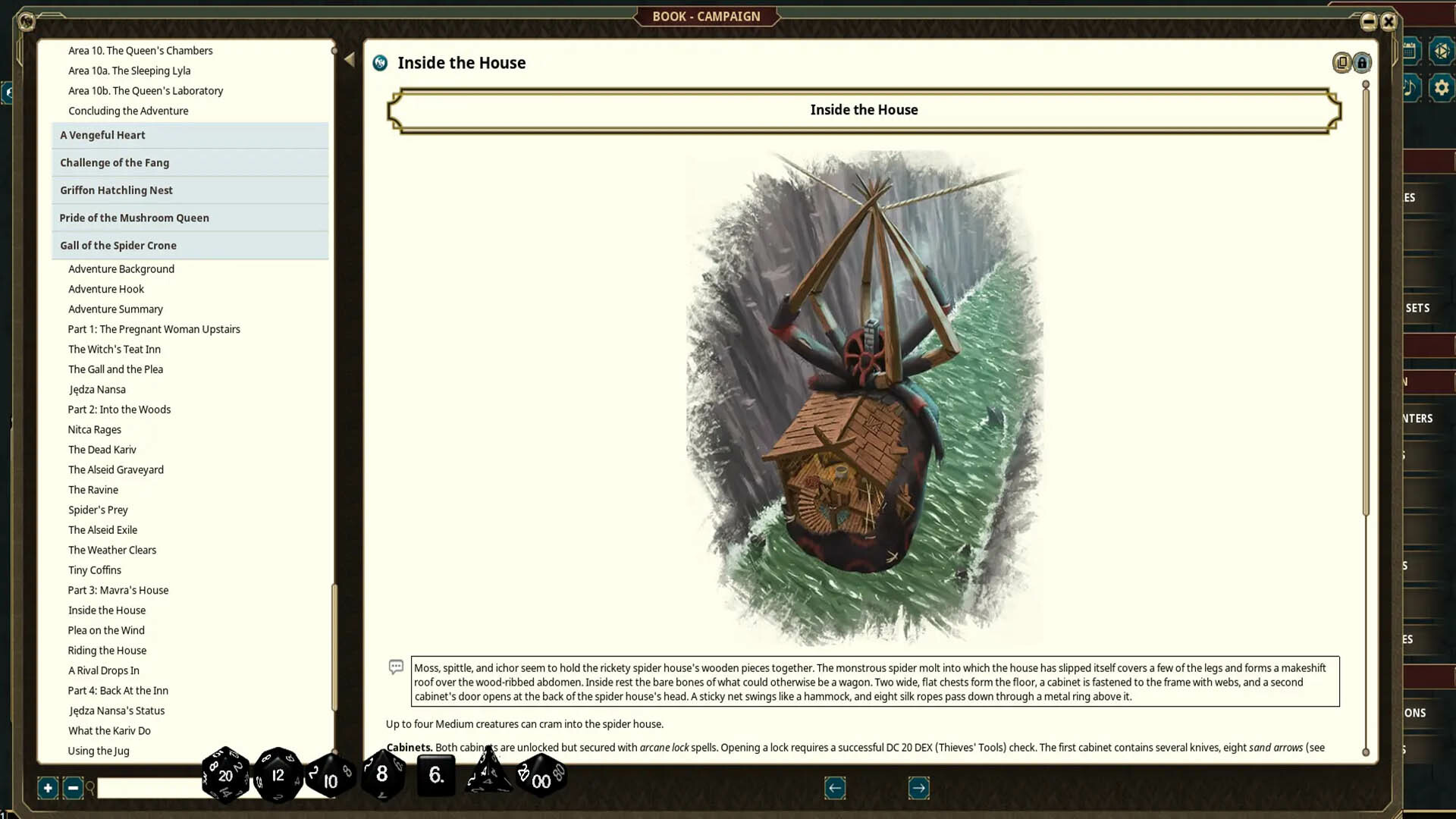This screenshot has width=1456, height=819.
Task: Roll the black d20 die
Action: pos(224,775)
